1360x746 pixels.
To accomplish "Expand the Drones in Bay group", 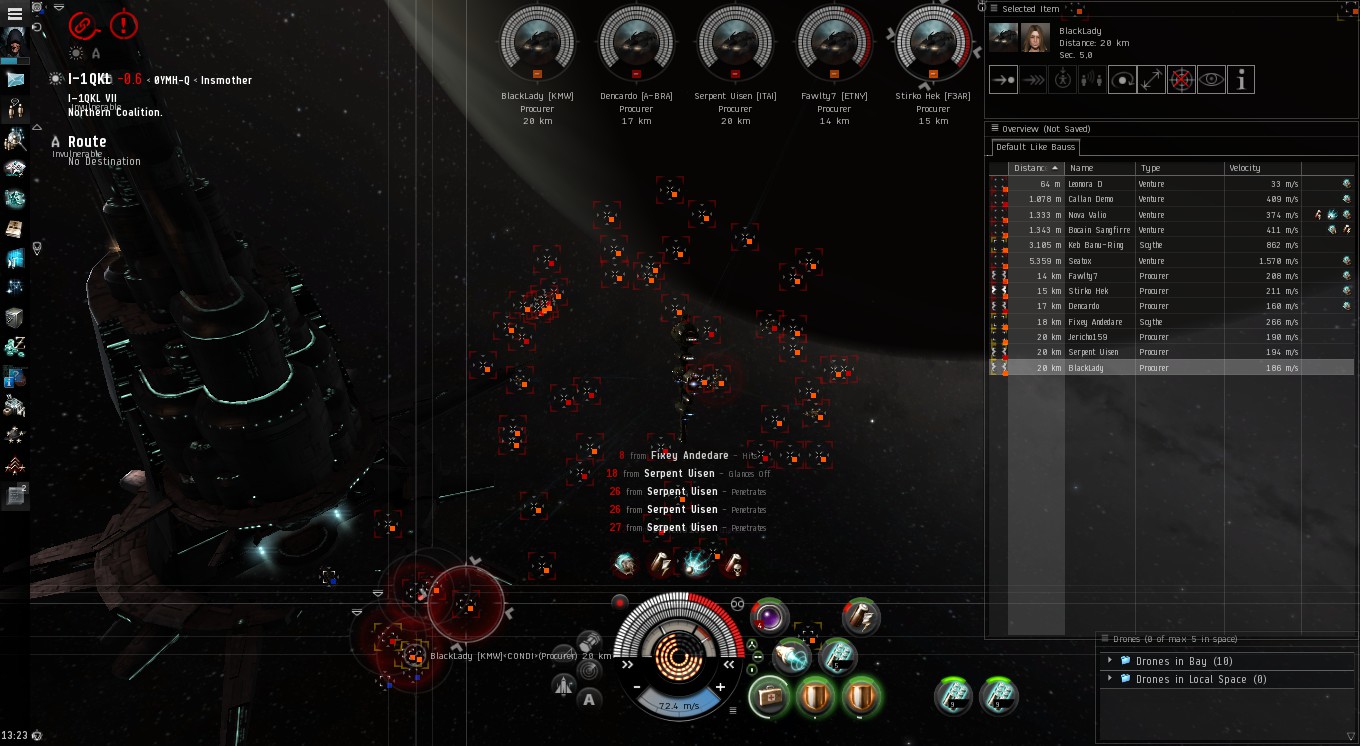I will coord(1110,661).
